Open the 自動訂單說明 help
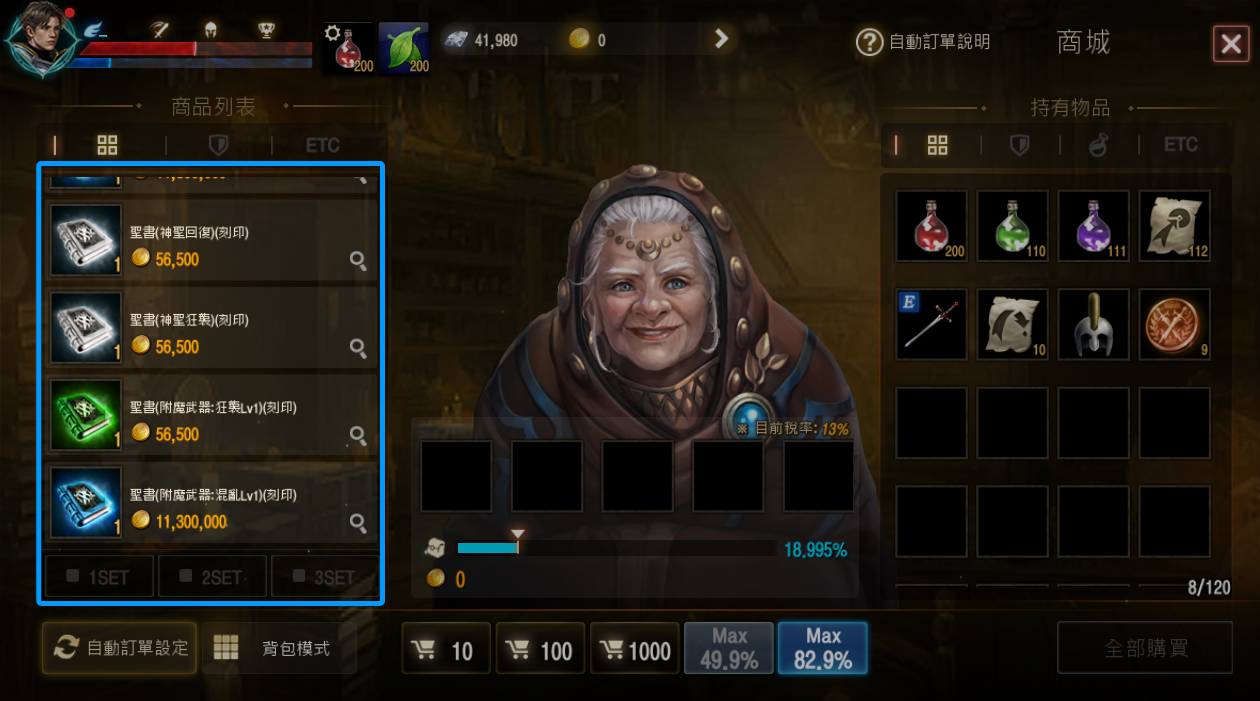This screenshot has width=1260, height=701. 923,42
